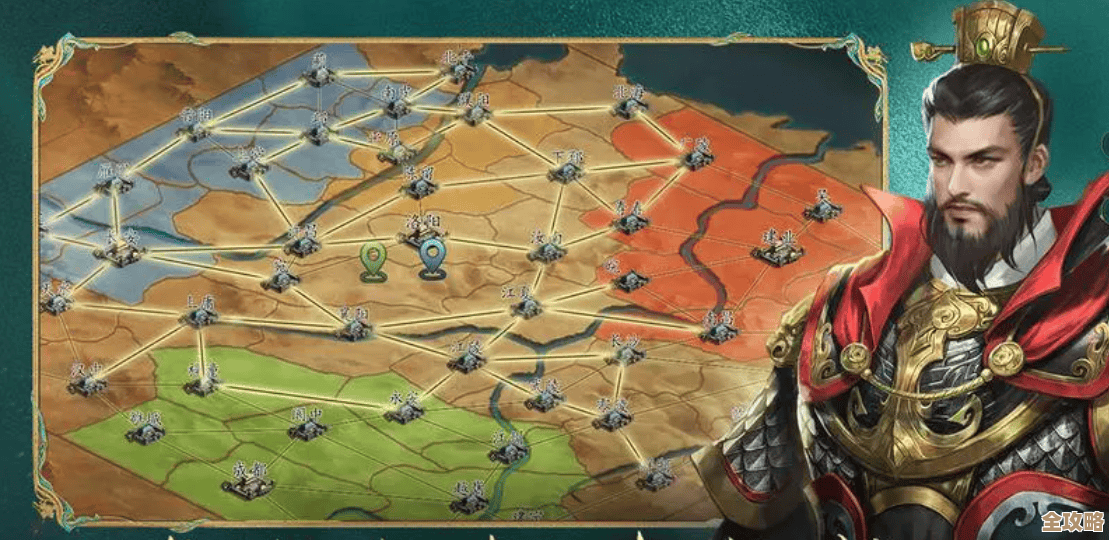
Task: Select the 建业 city on the map
Action: click(777, 251)
